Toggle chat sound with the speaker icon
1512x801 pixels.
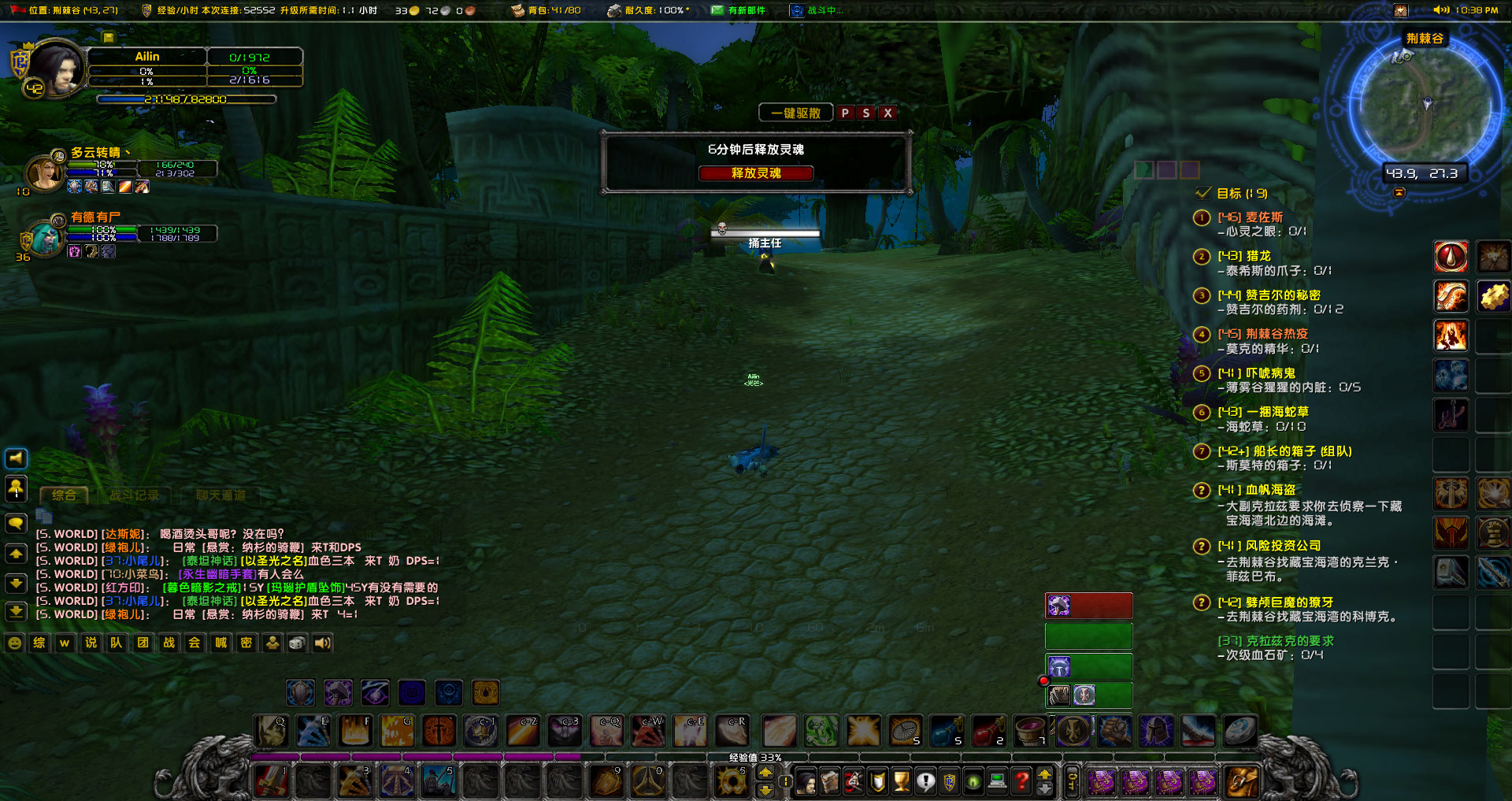click(322, 643)
